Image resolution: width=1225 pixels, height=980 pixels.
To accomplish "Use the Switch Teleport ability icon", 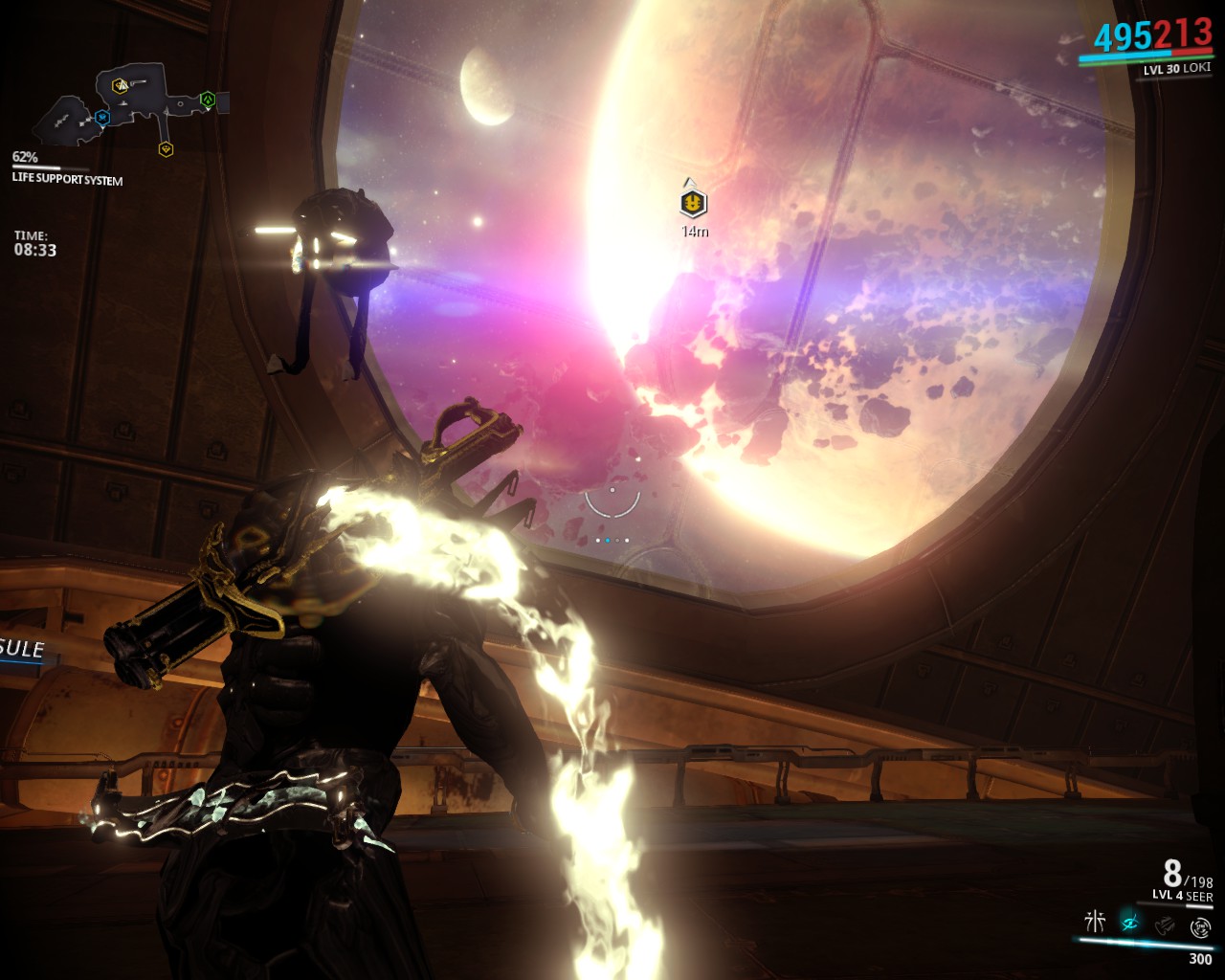I will (x=1165, y=925).
